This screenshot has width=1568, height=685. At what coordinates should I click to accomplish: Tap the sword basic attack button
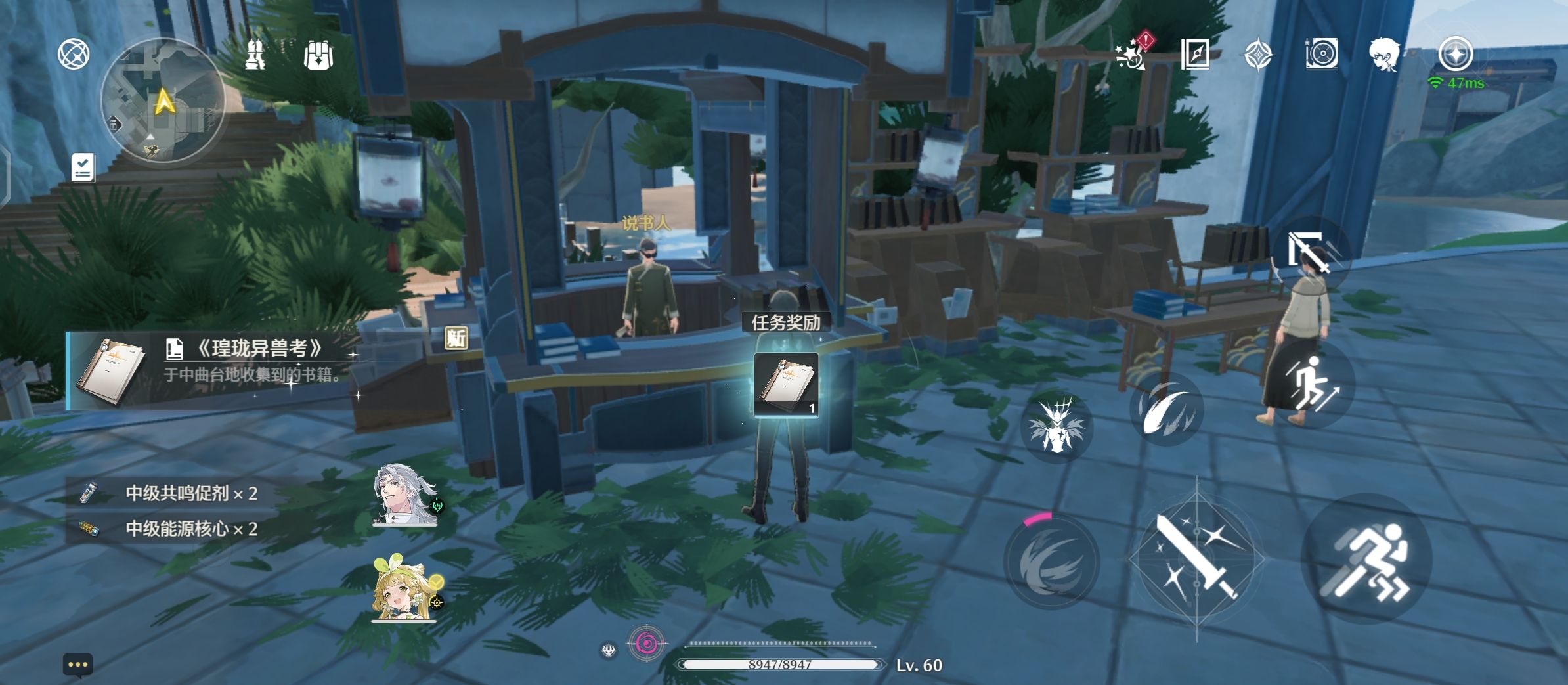[x=1196, y=558]
